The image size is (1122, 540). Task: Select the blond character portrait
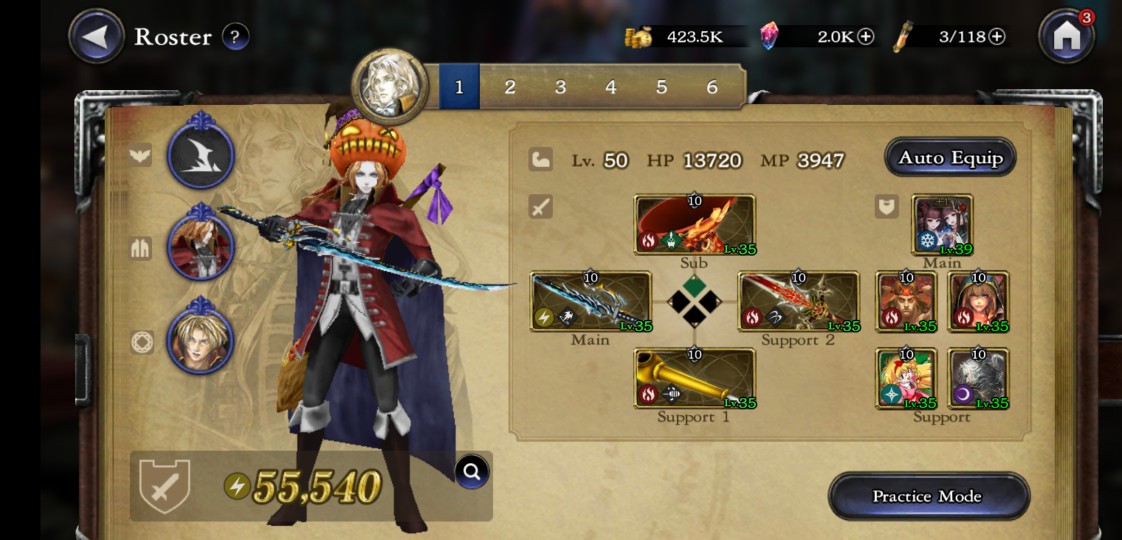point(200,340)
